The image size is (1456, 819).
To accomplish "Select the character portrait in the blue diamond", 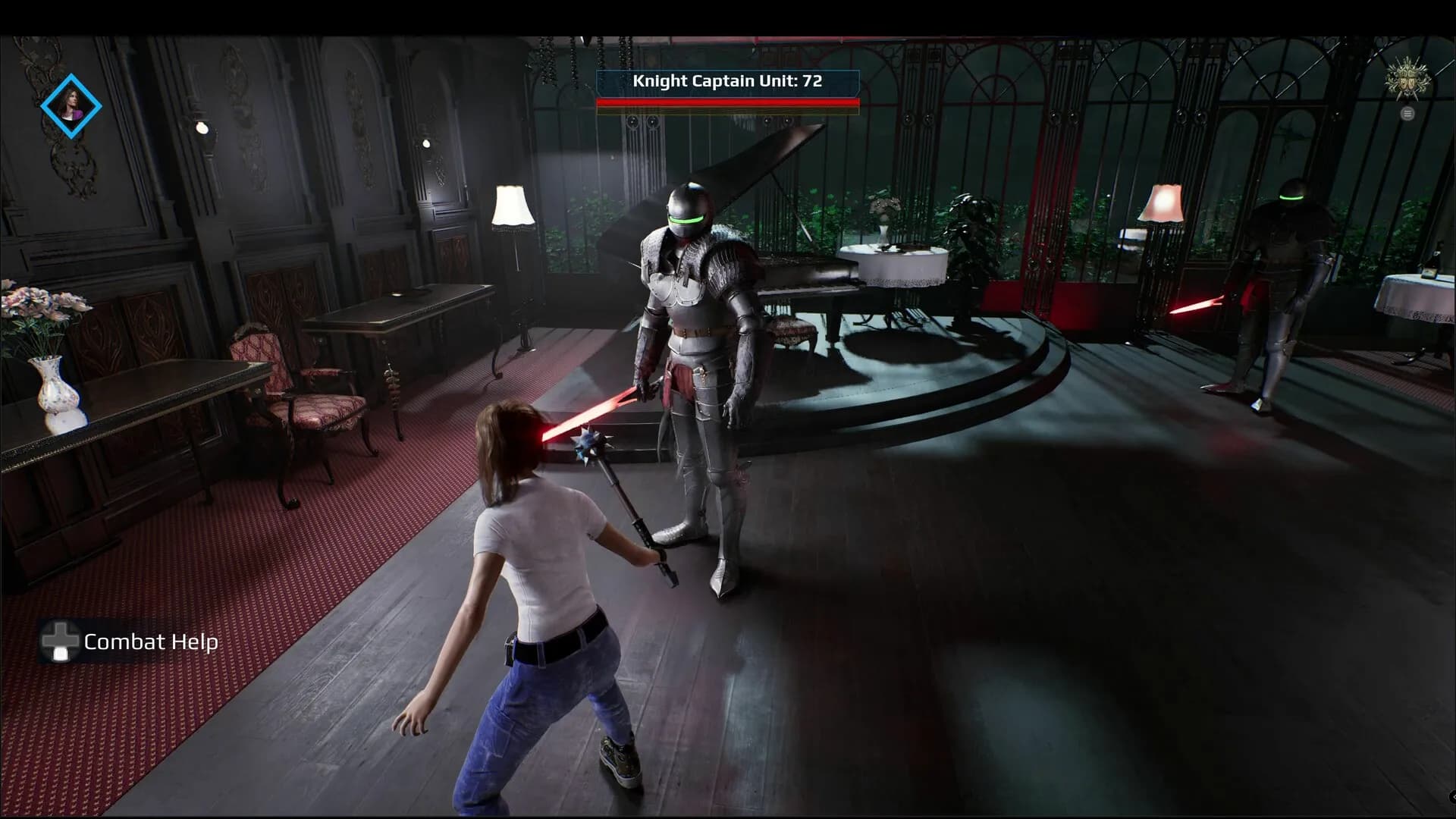I will 71,105.
